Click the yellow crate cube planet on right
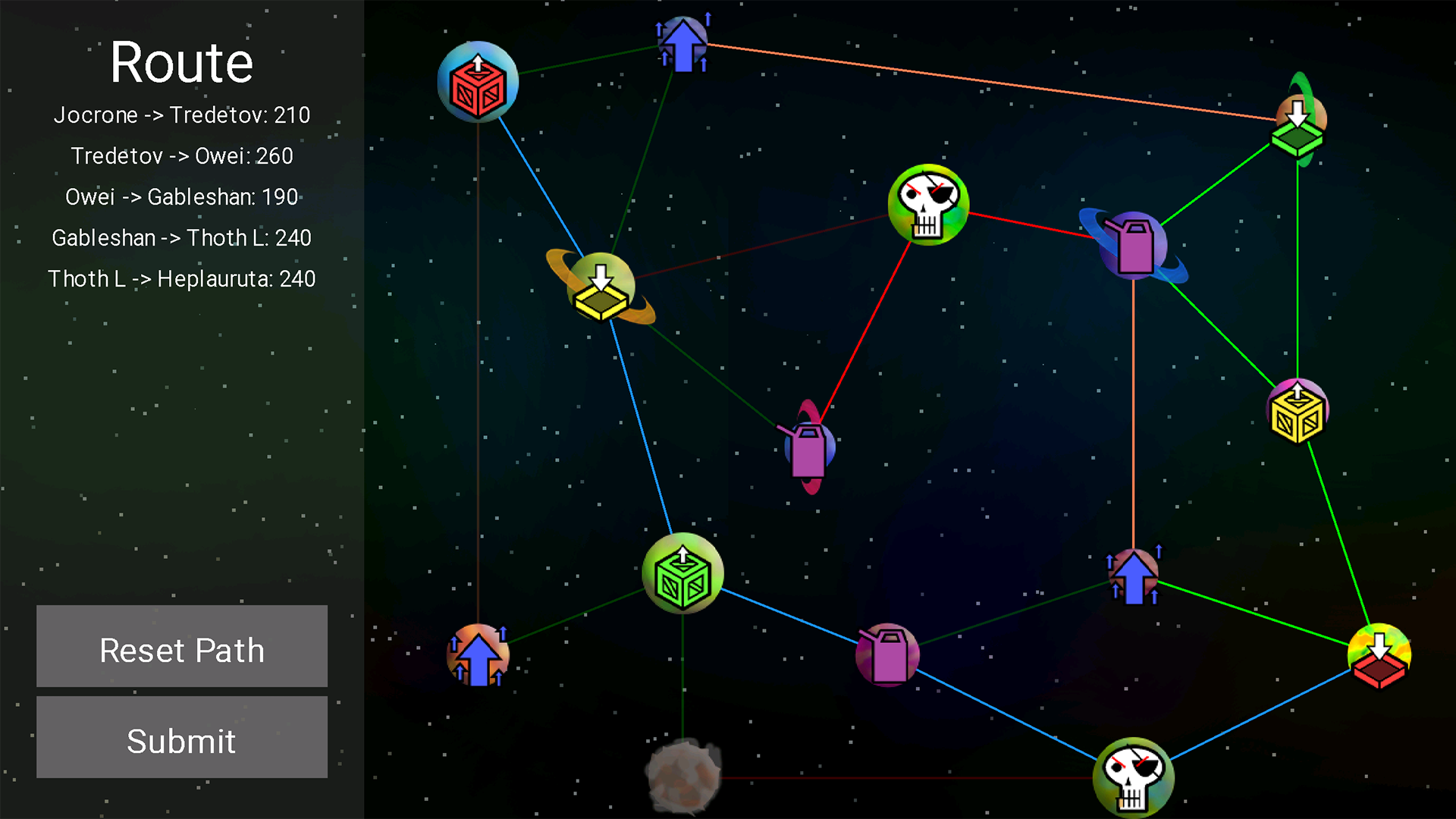Image resolution: width=1456 pixels, height=819 pixels. click(1297, 409)
